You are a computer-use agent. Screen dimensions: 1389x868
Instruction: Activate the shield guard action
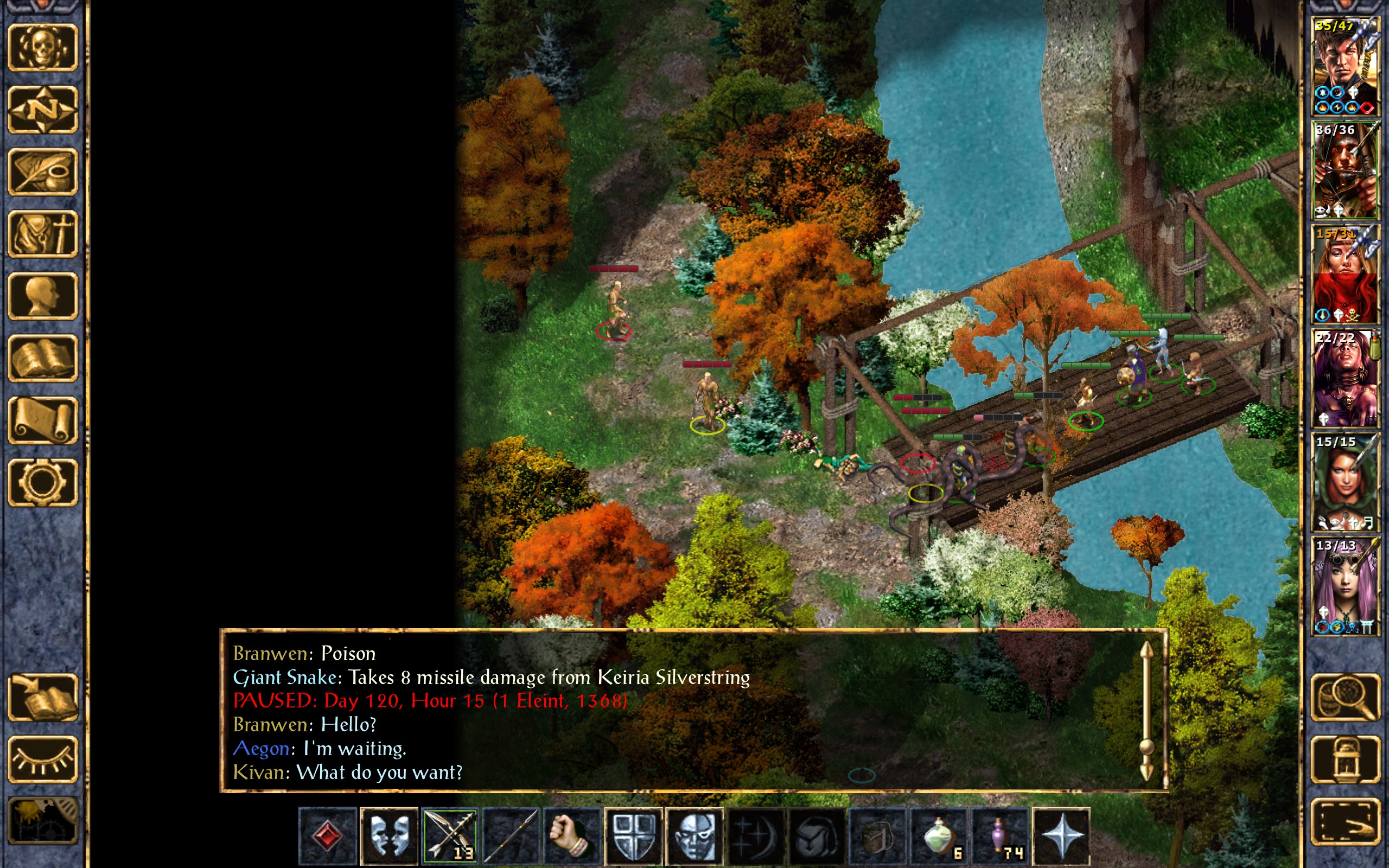point(633,835)
